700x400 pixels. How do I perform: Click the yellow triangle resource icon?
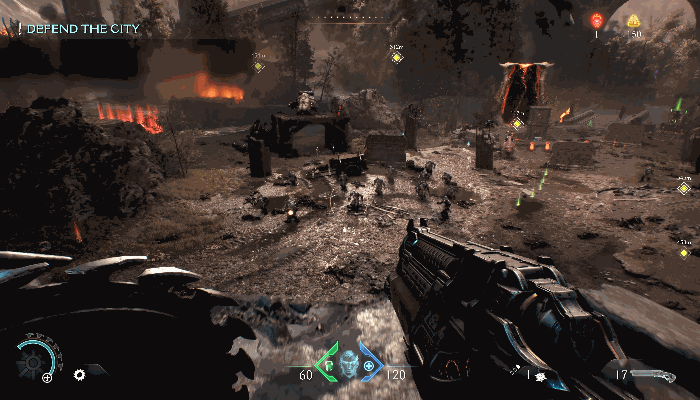coord(634,21)
